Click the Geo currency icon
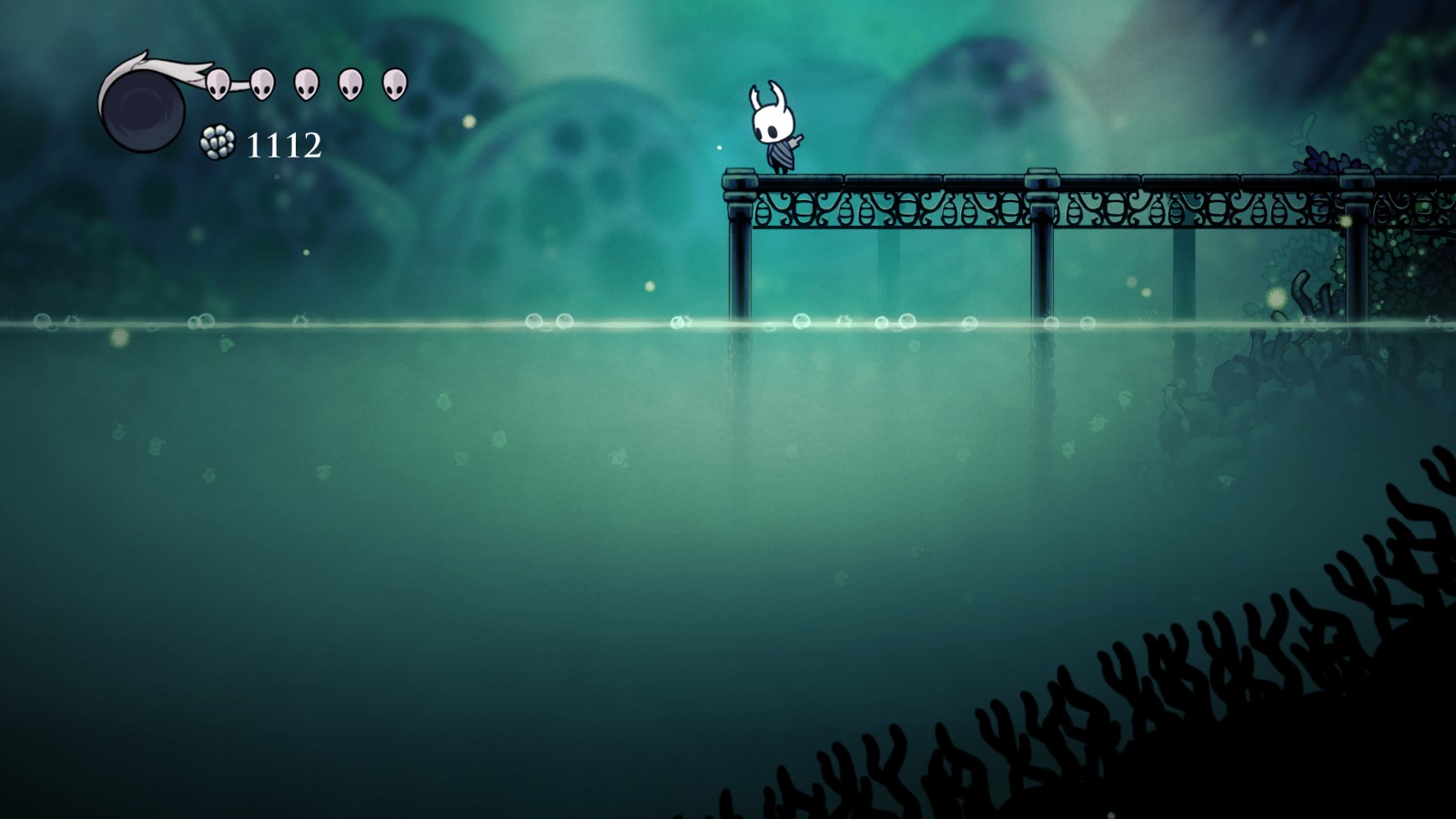1456x819 pixels. click(x=218, y=143)
